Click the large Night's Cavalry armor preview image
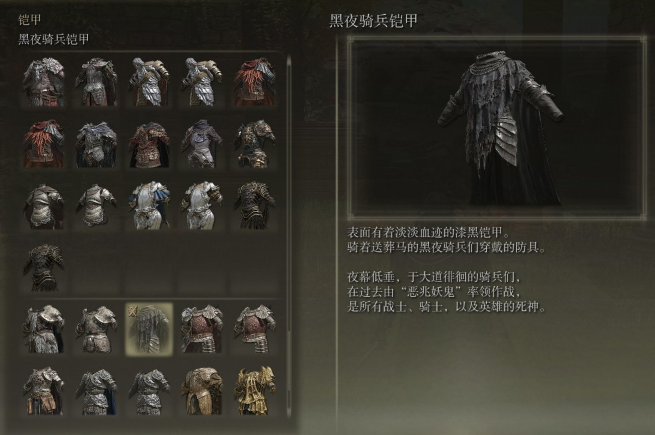655x435 pixels. point(496,125)
